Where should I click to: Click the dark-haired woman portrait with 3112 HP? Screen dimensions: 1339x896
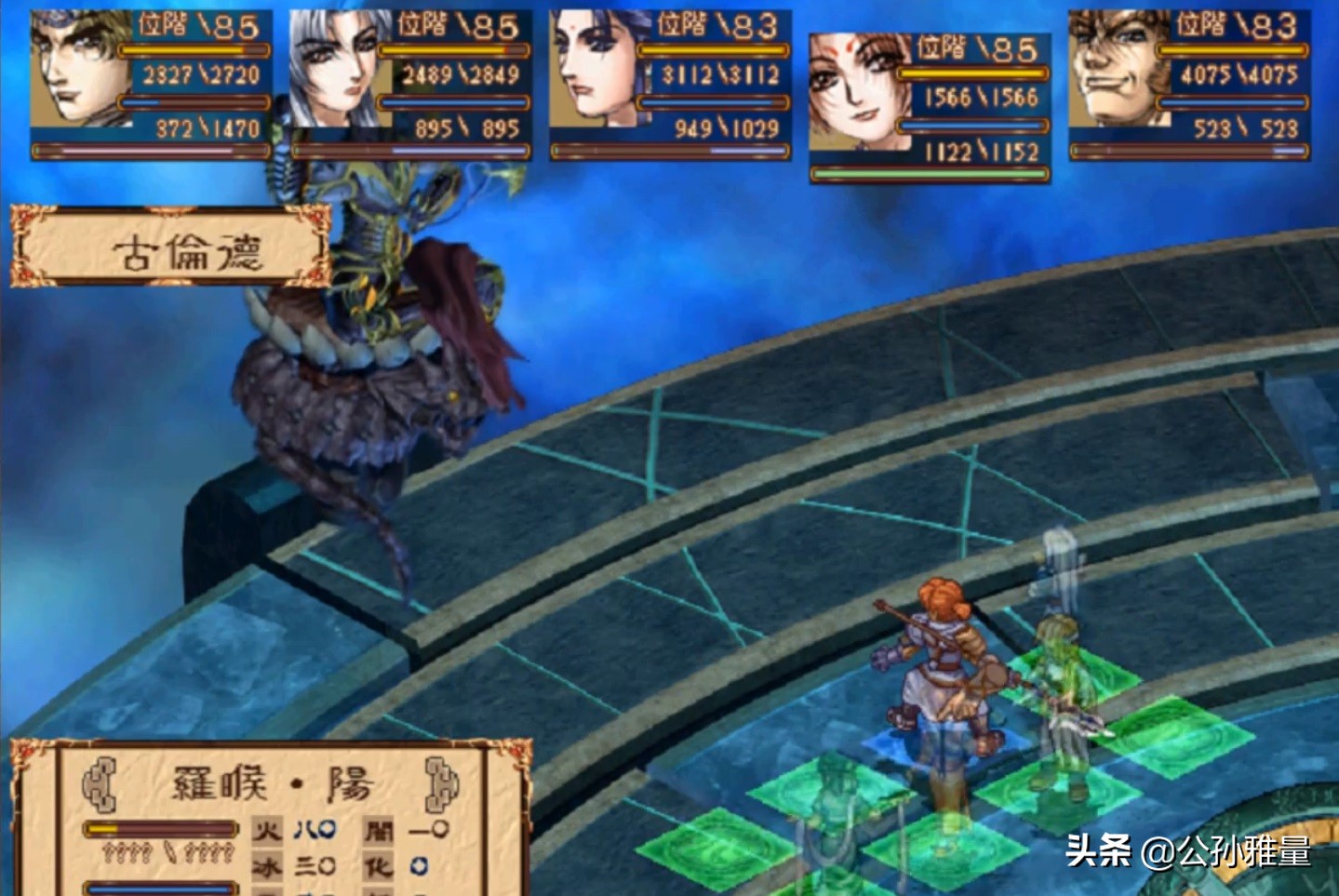click(x=596, y=70)
